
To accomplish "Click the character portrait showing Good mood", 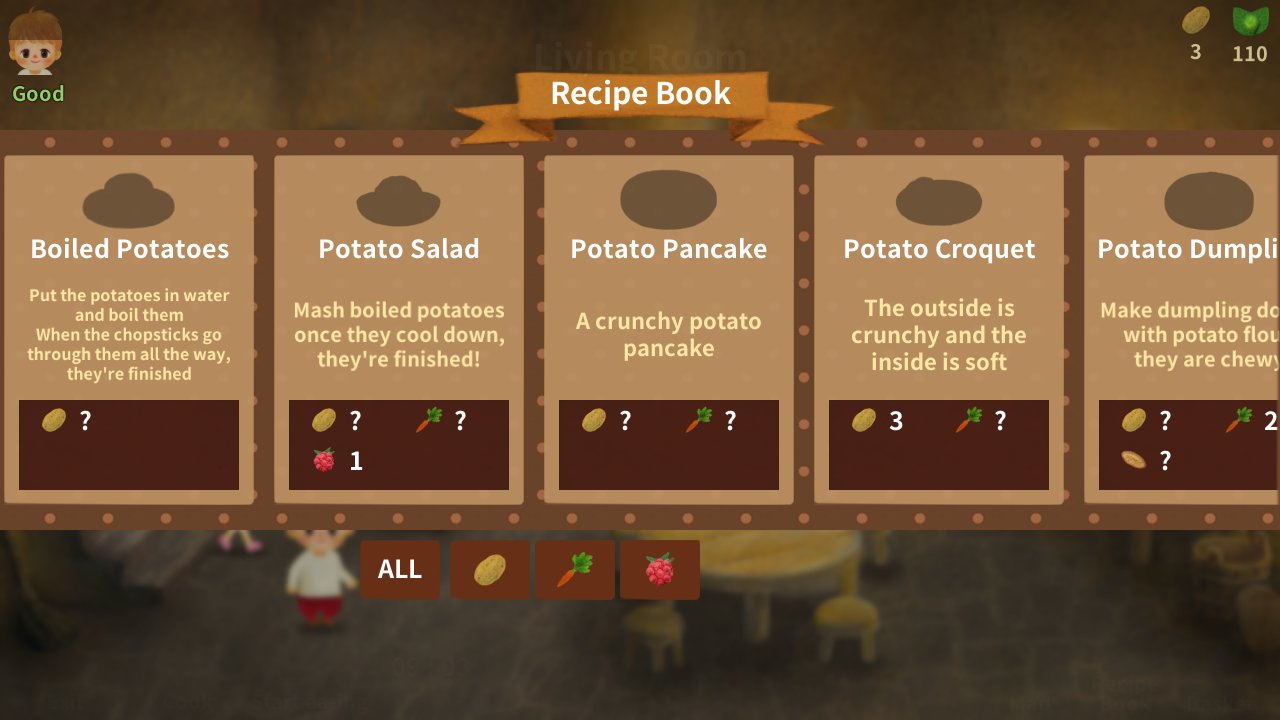I will (36, 45).
